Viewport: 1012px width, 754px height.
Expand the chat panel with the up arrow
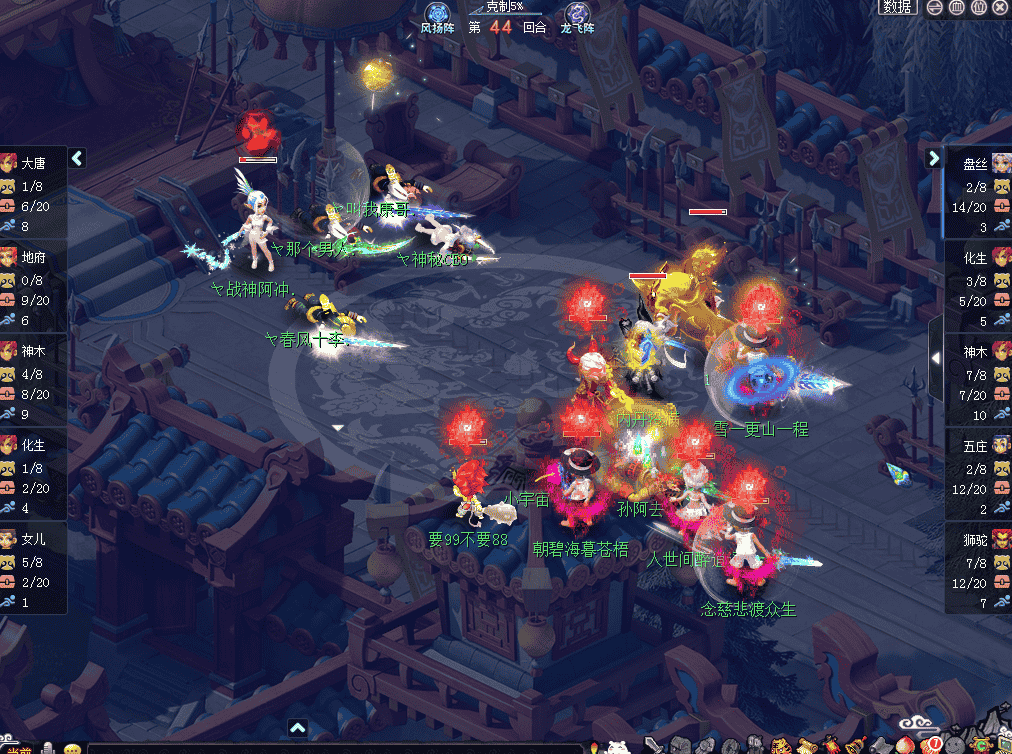click(x=297, y=728)
